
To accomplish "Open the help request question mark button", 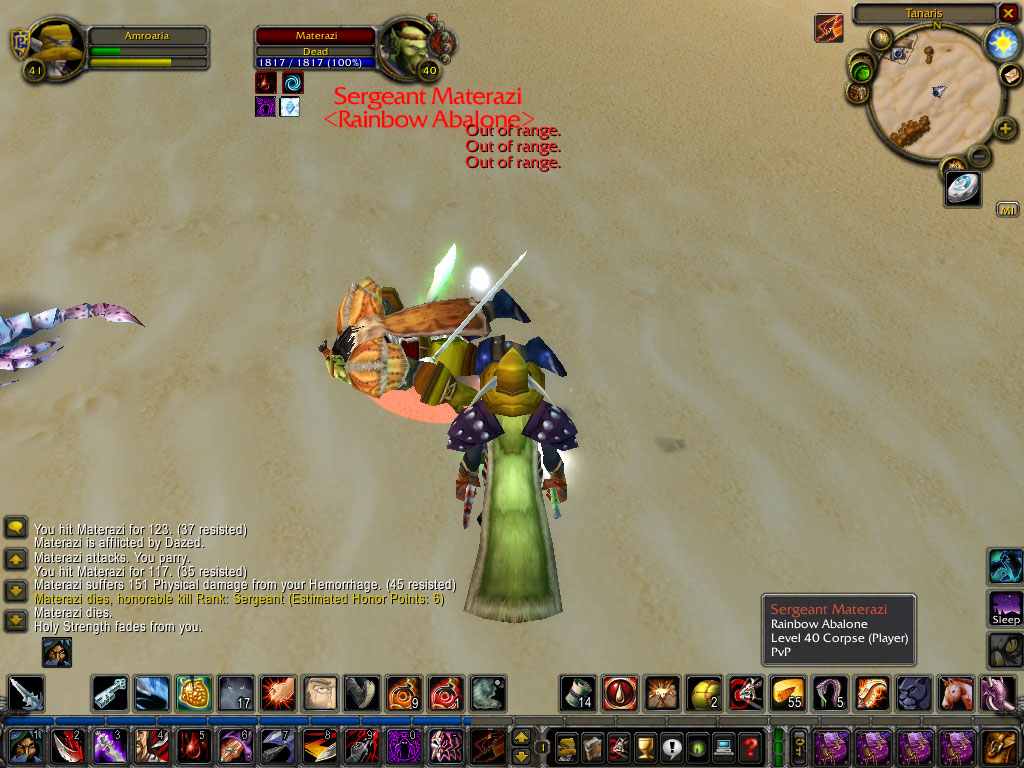I will point(750,746).
